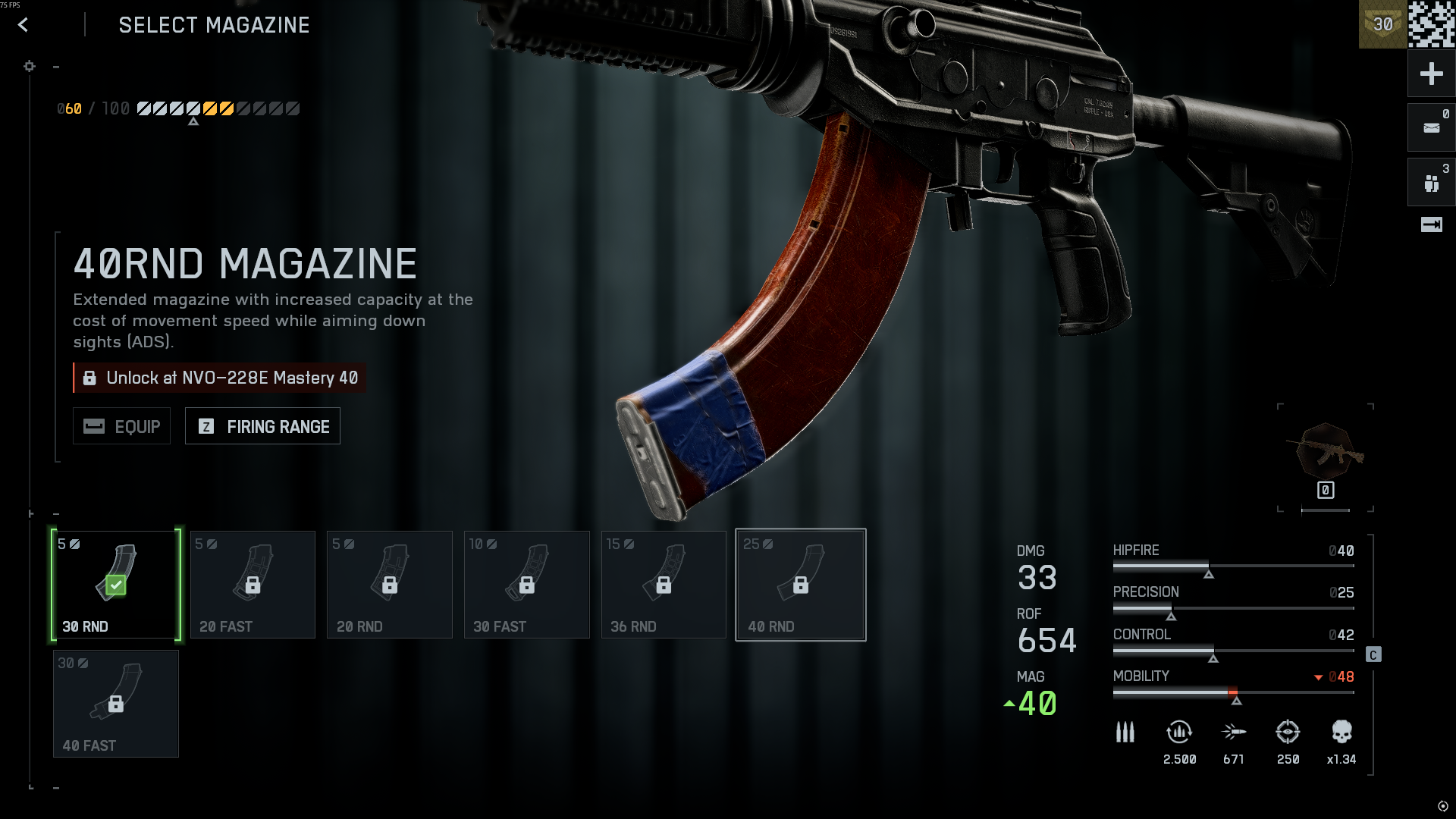This screenshot has width=1456, height=819.
Task: Pick the 40 FAST magazine slot
Action: (116, 704)
